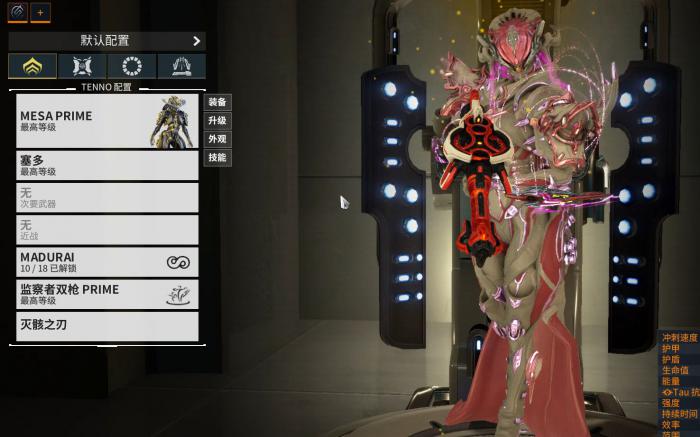The image size is (700, 437).
Task: Select the MADURAI focus school row
Action: 108,262
